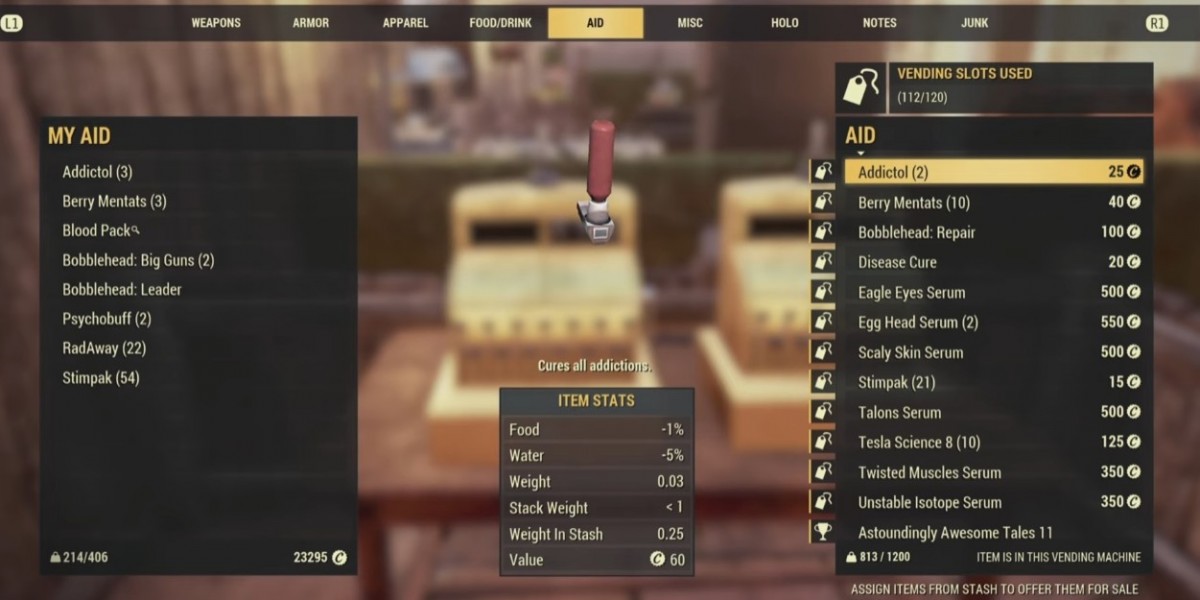Show the Food/Drink tab
Screen dimensions: 1200x600
[500, 23]
